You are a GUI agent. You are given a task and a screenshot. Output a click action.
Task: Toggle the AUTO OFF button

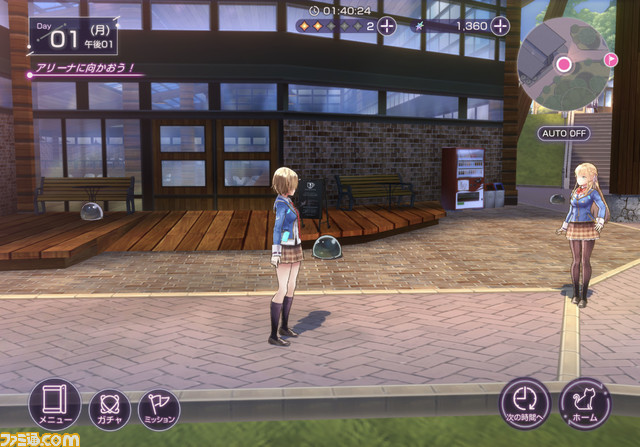click(x=564, y=133)
